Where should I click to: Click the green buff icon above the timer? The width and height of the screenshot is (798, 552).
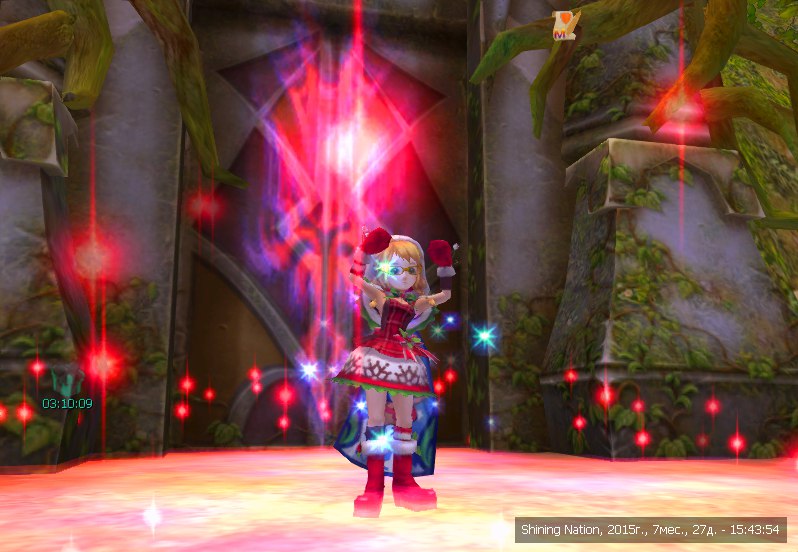(66, 381)
